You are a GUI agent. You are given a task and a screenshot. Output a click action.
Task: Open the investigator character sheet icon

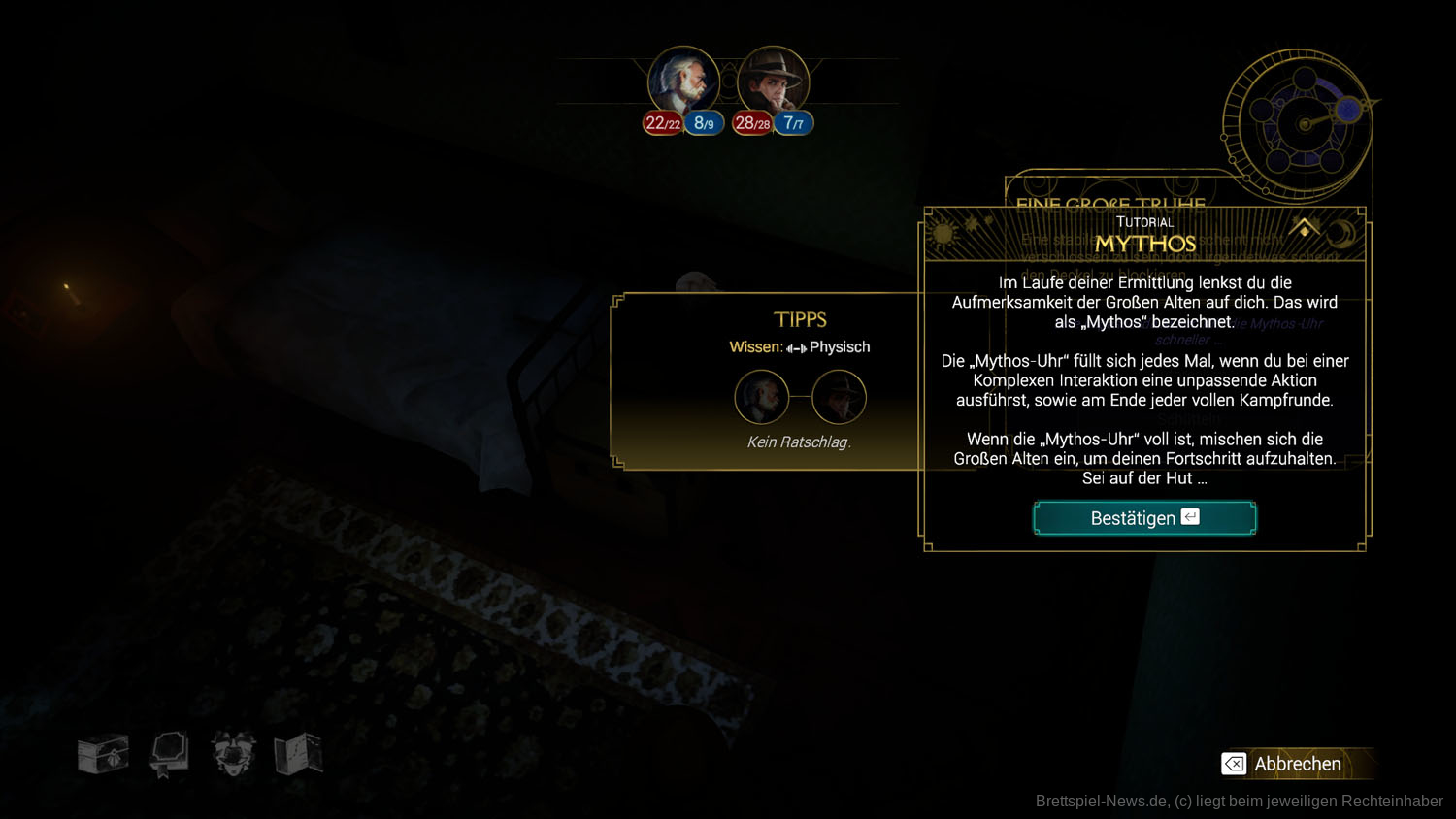click(234, 755)
